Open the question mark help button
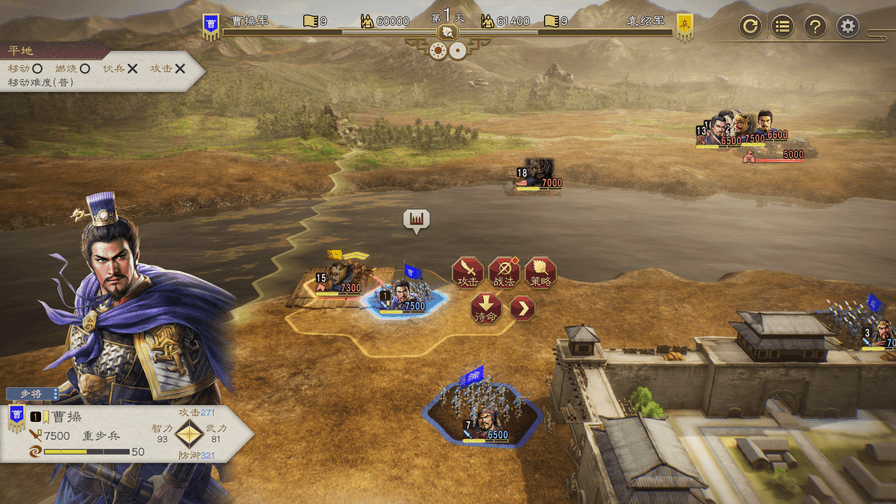 pos(816,26)
